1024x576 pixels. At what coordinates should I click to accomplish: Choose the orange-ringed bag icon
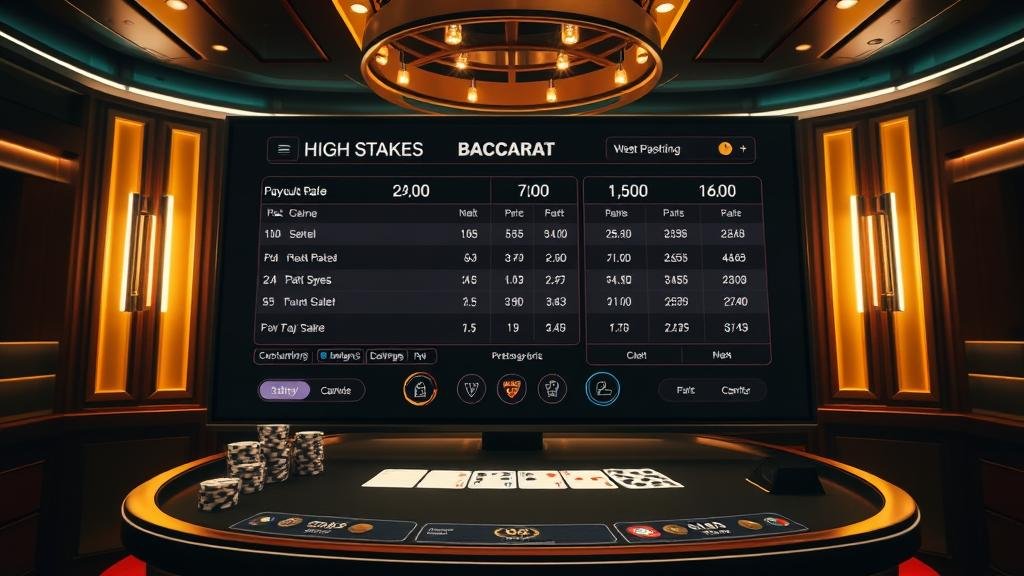click(420, 388)
